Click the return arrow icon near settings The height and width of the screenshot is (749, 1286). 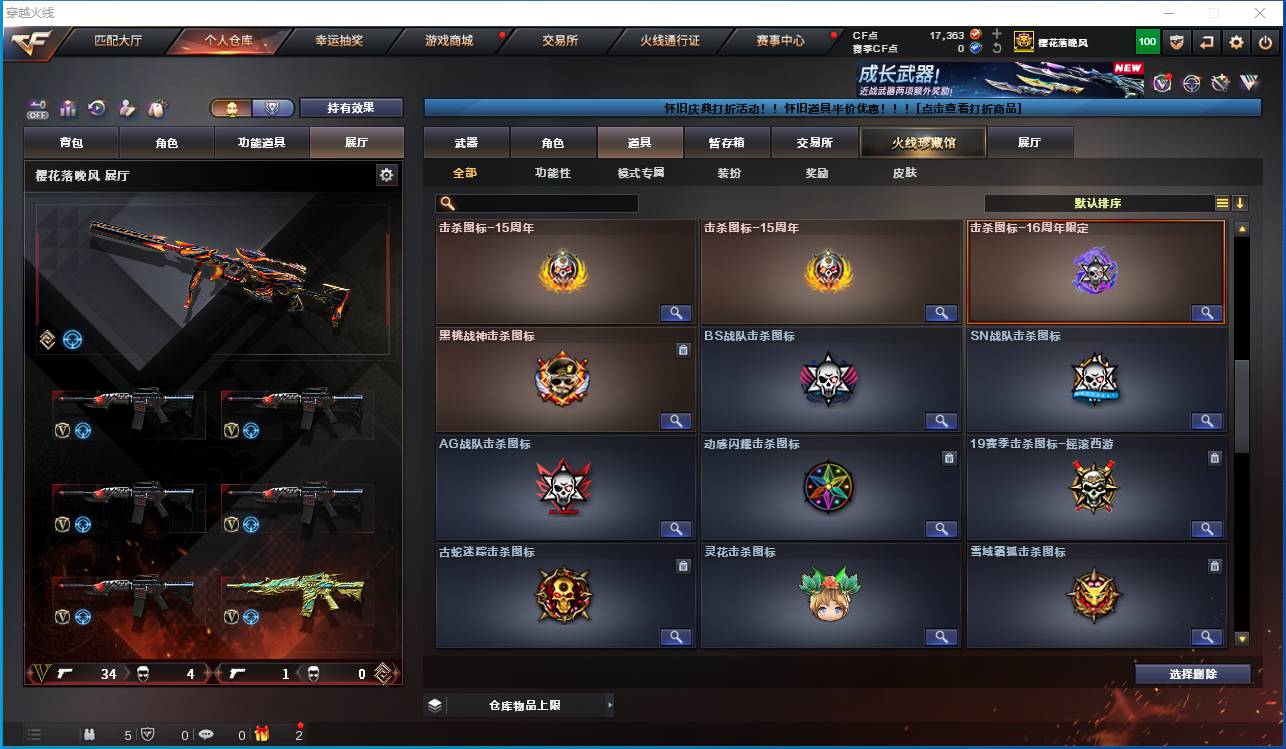pos(1207,42)
